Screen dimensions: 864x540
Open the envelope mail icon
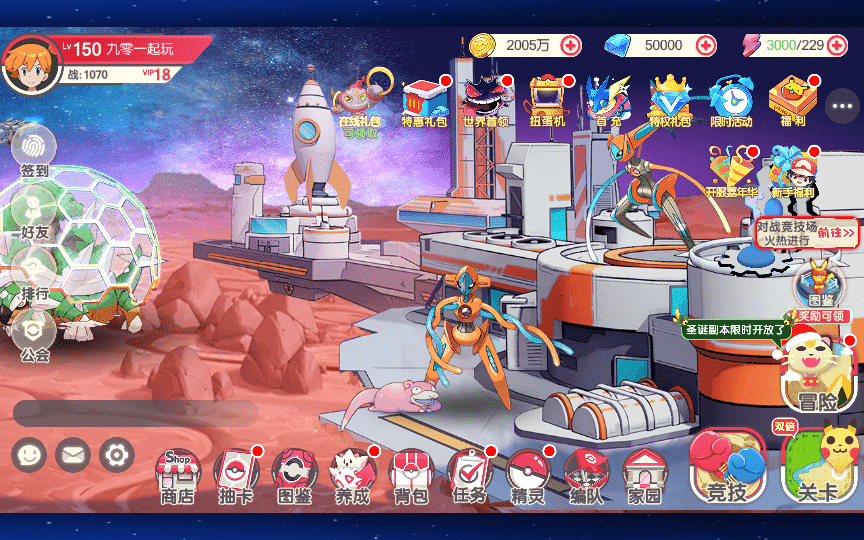pyautogui.click(x=73, y=456)
